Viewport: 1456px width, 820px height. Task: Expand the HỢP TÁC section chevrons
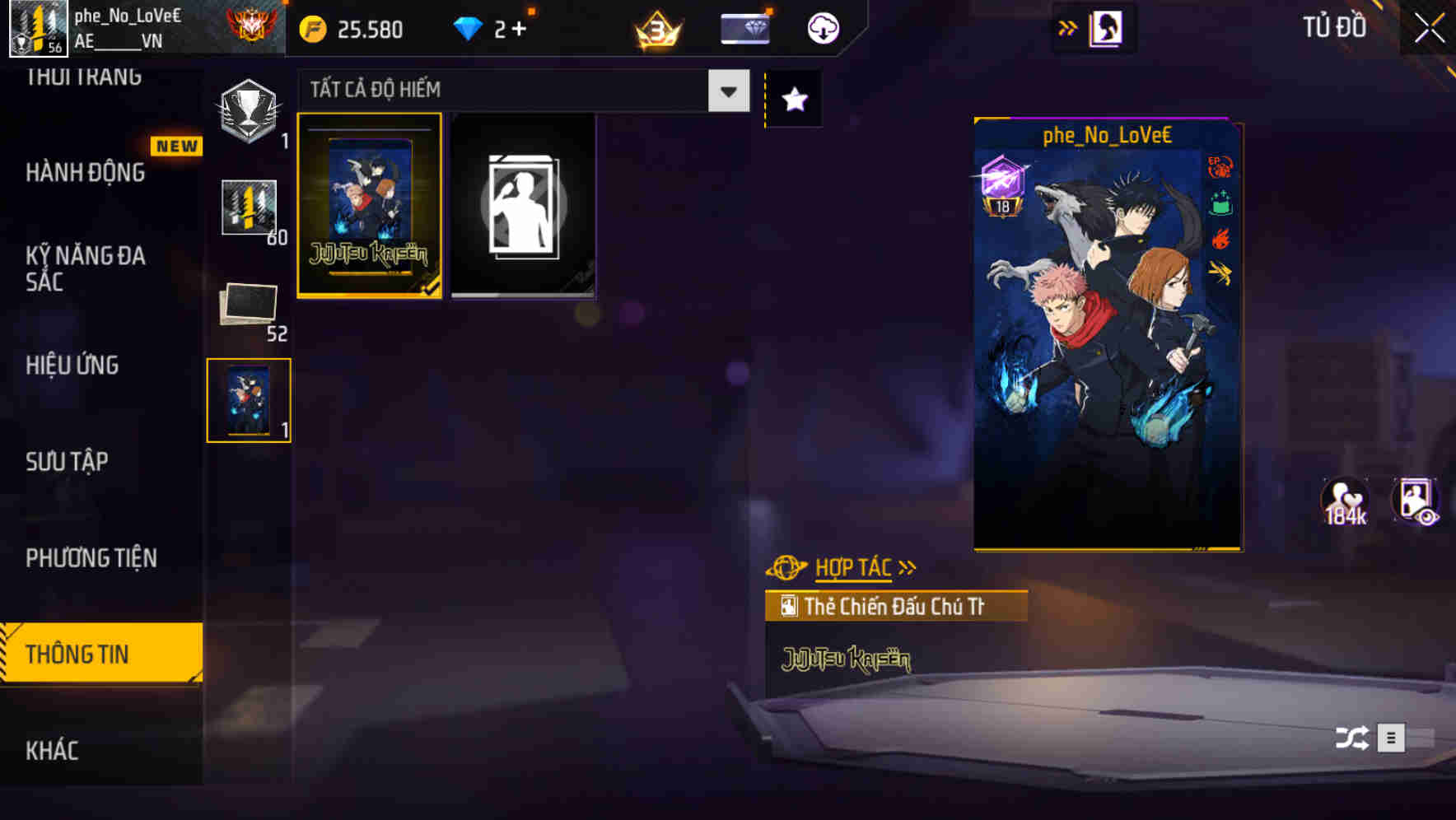click(x=907, y=566)
